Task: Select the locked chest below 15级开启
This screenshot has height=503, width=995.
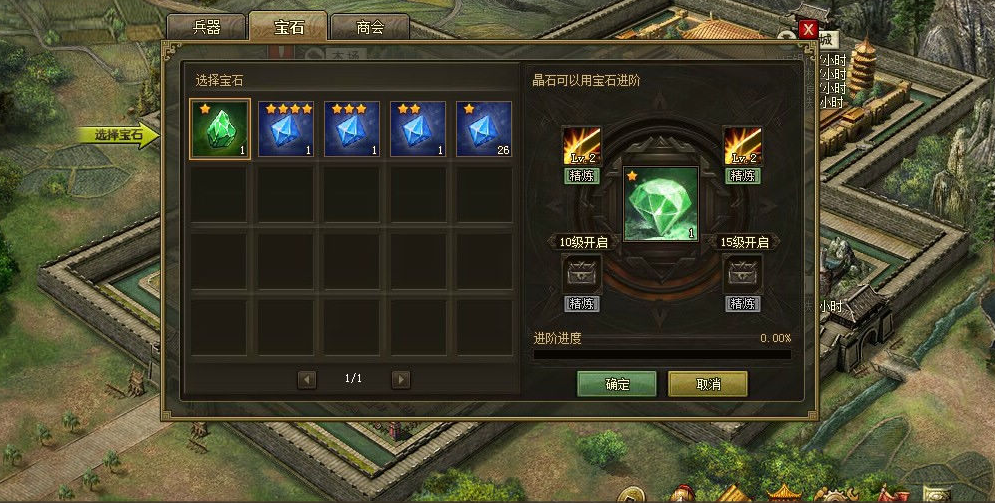Action: [x=743, y=273]
